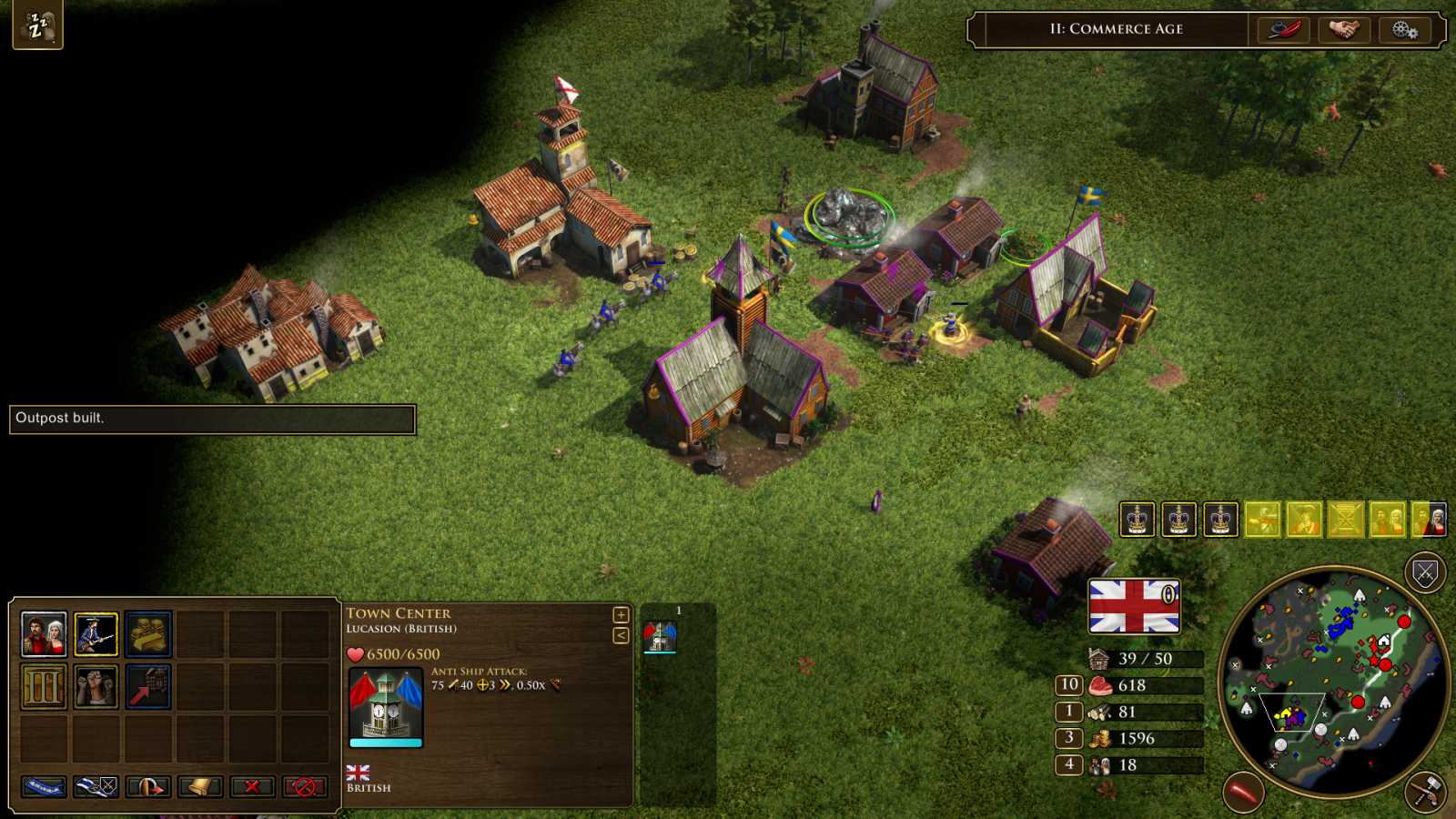
Task: Click the red arrow gather icon
Action: (150, 688)
